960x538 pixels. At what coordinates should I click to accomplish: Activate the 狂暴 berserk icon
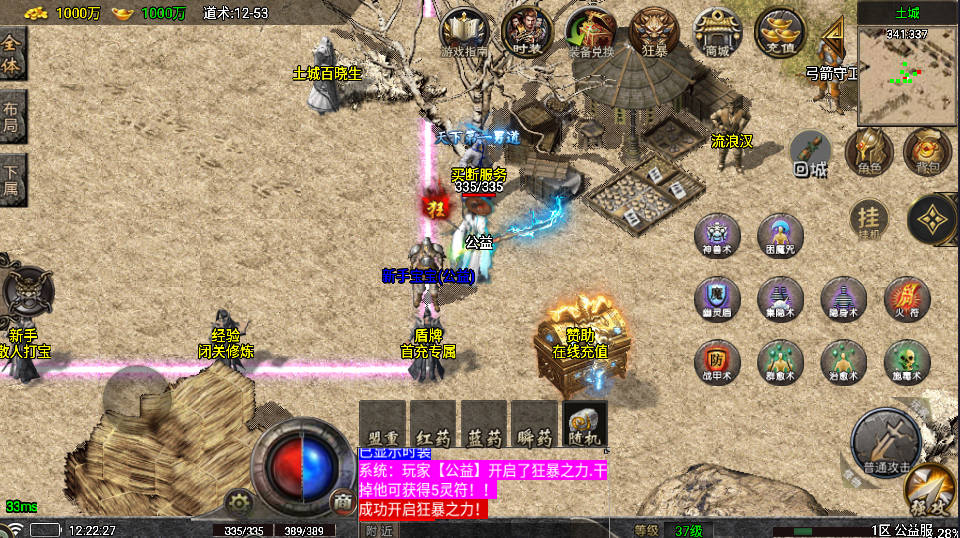click(x=655, y=31)
